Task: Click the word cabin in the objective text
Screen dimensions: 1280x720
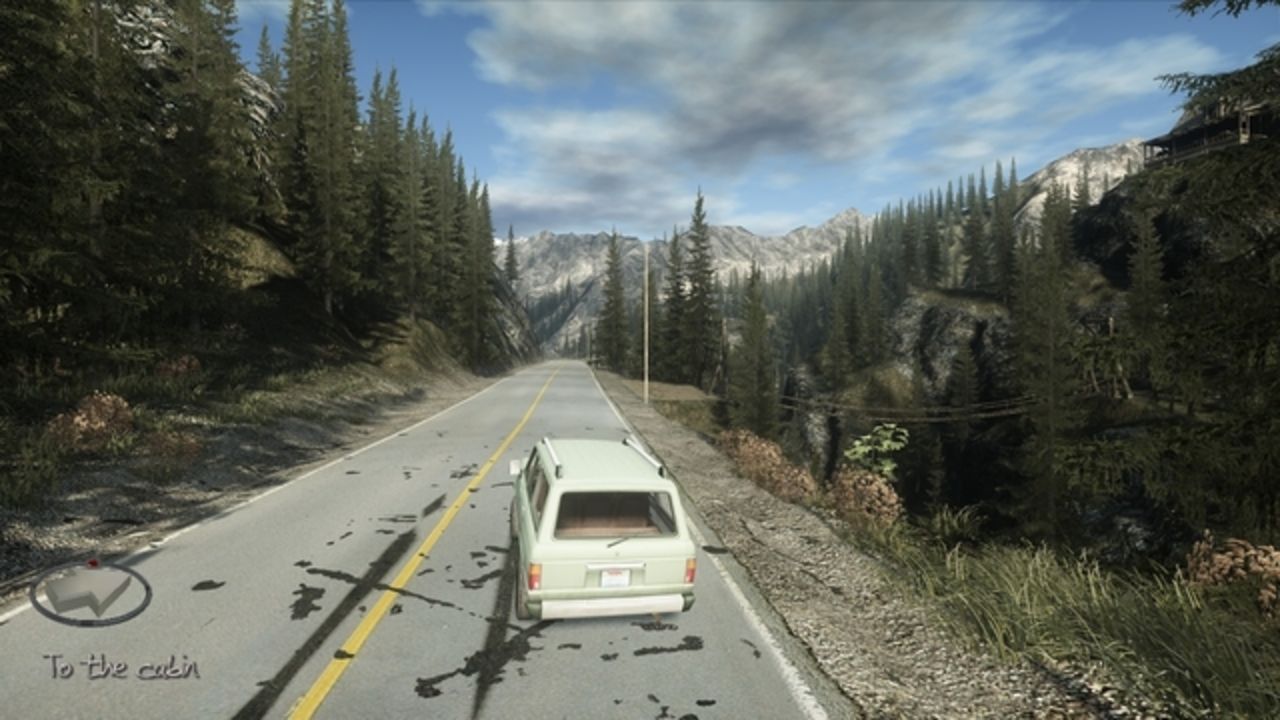Action: [x=168, y=665]
